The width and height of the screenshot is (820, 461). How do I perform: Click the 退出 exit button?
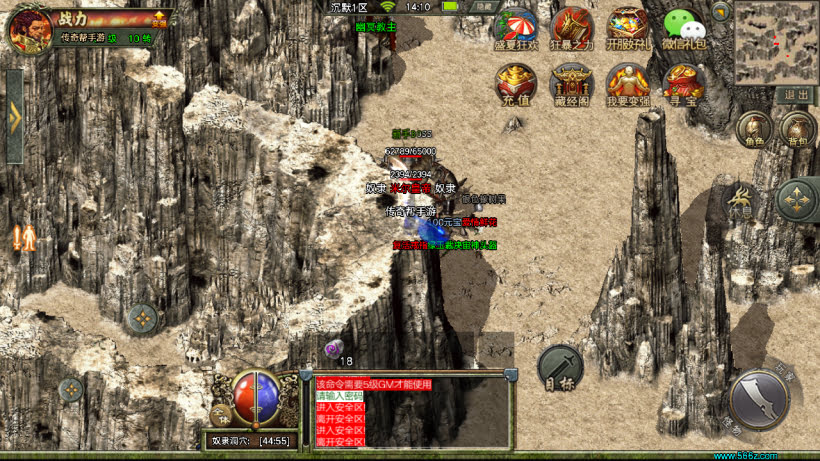(x=796, y=95)
